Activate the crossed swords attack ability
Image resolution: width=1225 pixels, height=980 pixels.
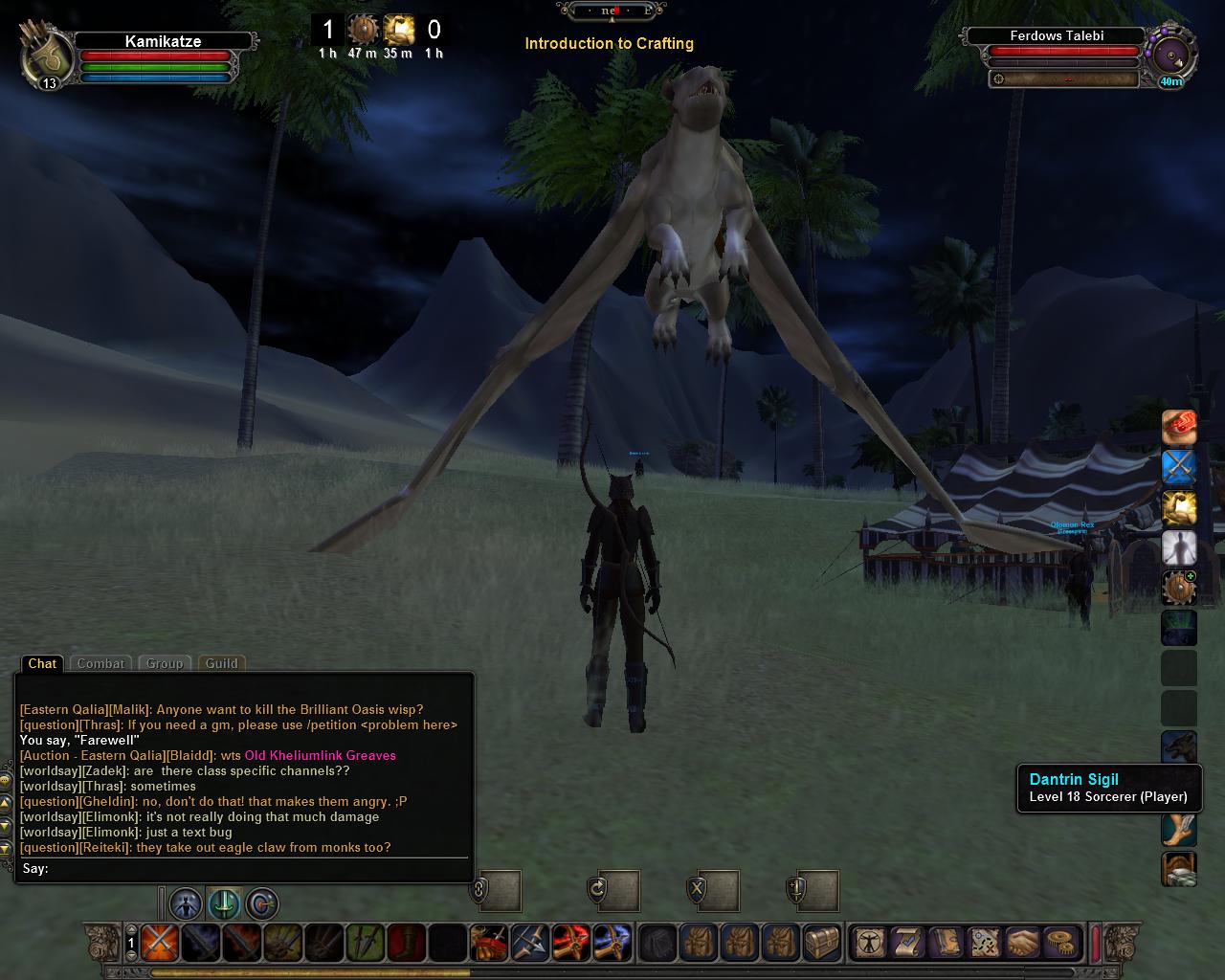(x=159, y=943)
